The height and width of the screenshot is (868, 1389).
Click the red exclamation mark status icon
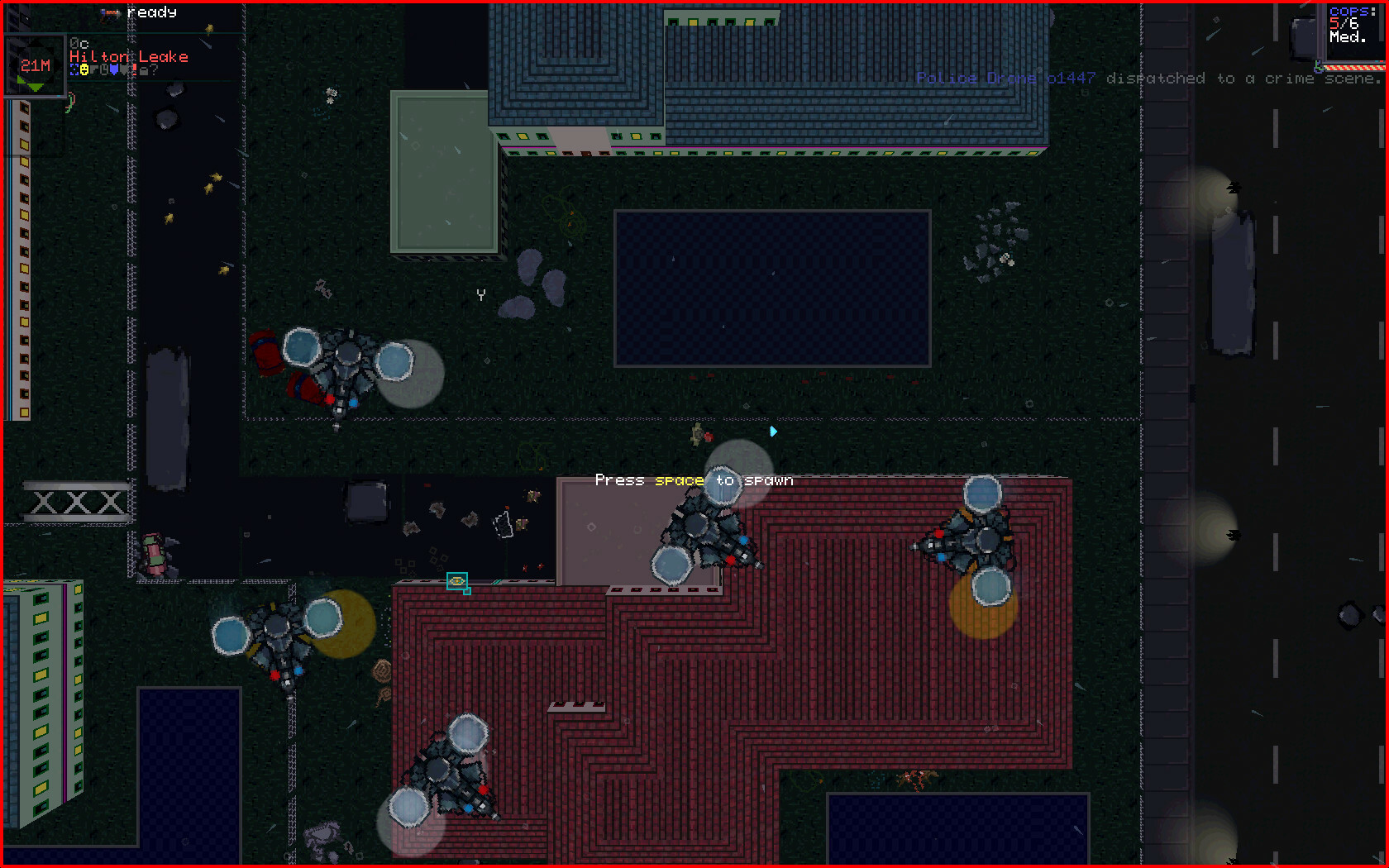[x=134, y=70]
